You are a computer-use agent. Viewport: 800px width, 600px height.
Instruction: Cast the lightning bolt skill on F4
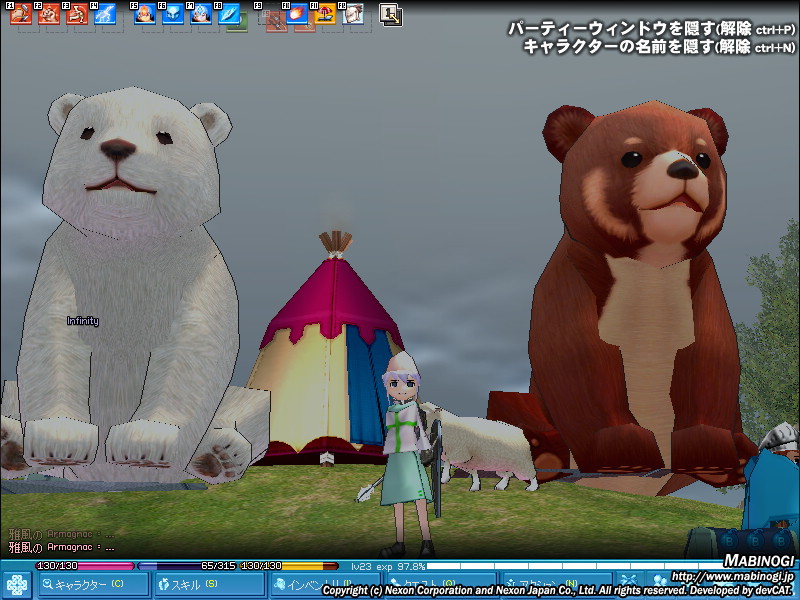coord(105,14)
